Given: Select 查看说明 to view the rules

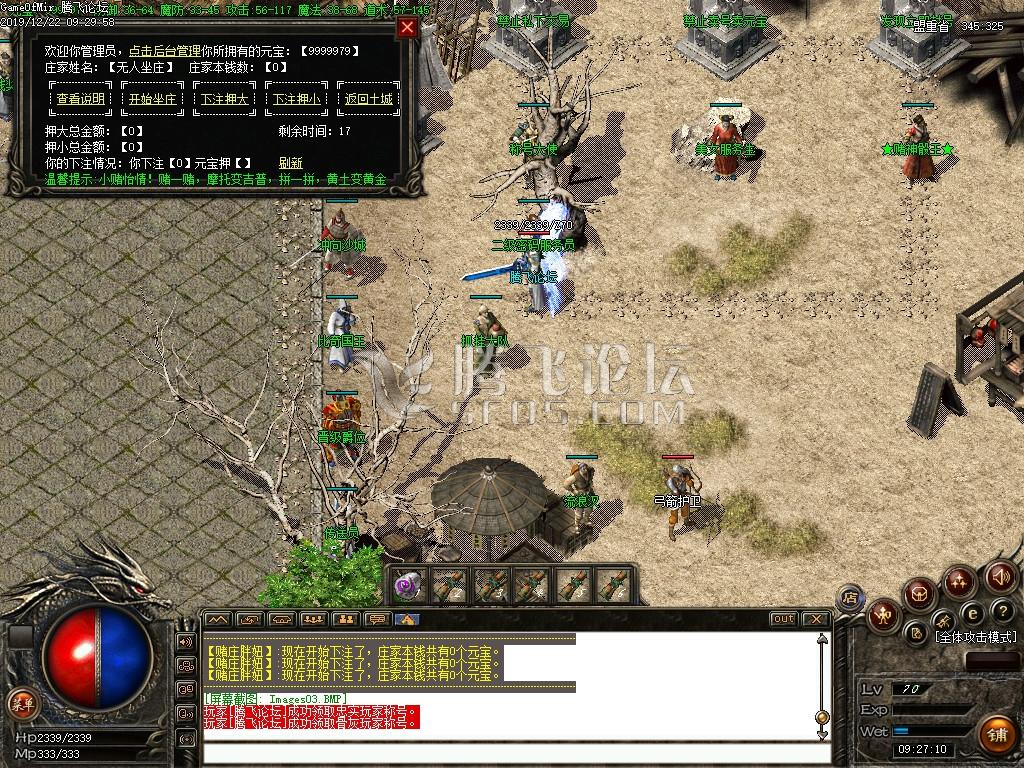Looking at the screenshot, I should [x=80, y=99].
